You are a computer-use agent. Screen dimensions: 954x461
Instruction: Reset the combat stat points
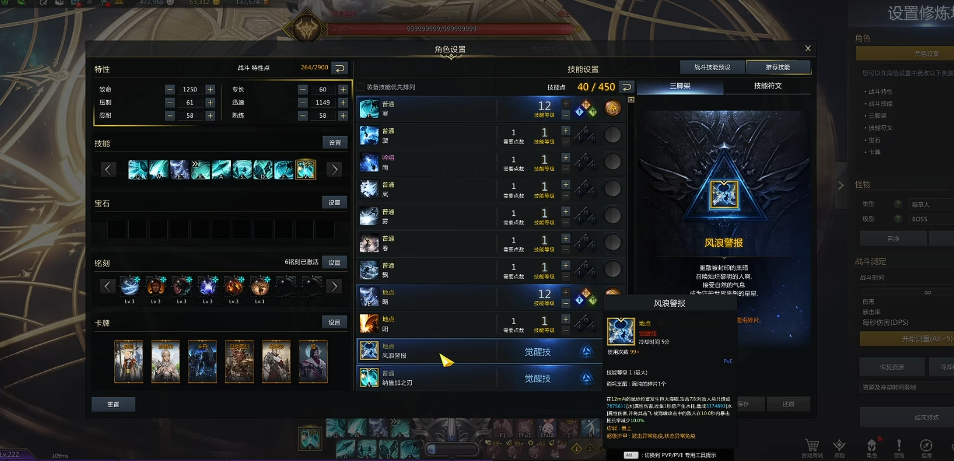coord(339,68)
